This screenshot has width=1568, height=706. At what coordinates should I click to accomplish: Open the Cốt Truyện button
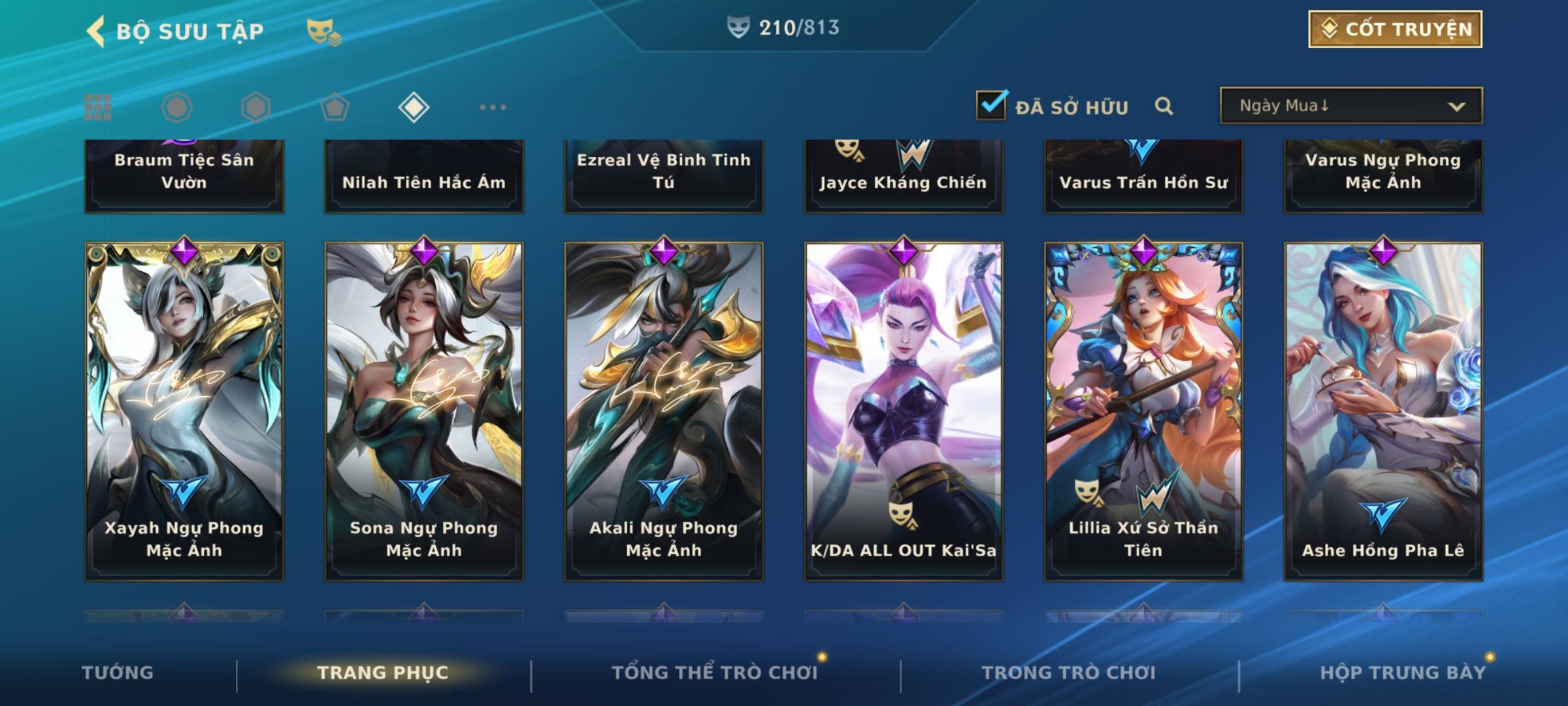pos(1394,29)
